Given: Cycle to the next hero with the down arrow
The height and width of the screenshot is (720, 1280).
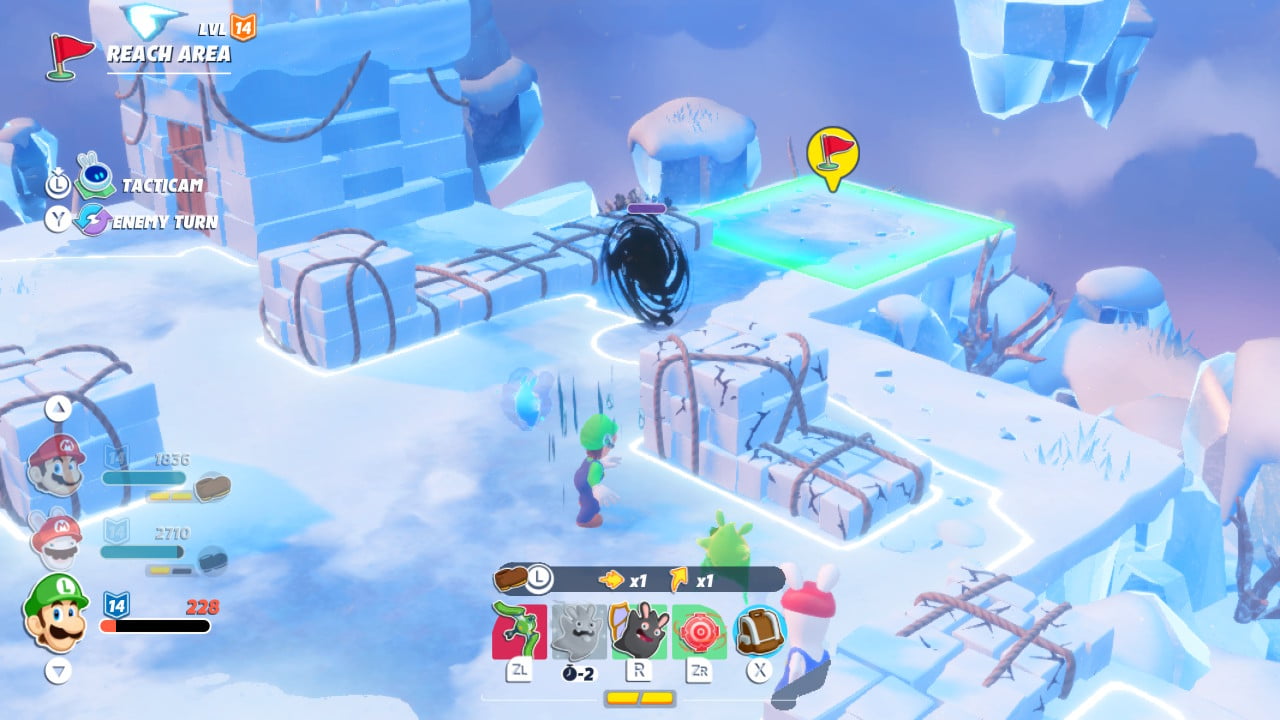Looking at the screenshot, I should tap(58, 671).
